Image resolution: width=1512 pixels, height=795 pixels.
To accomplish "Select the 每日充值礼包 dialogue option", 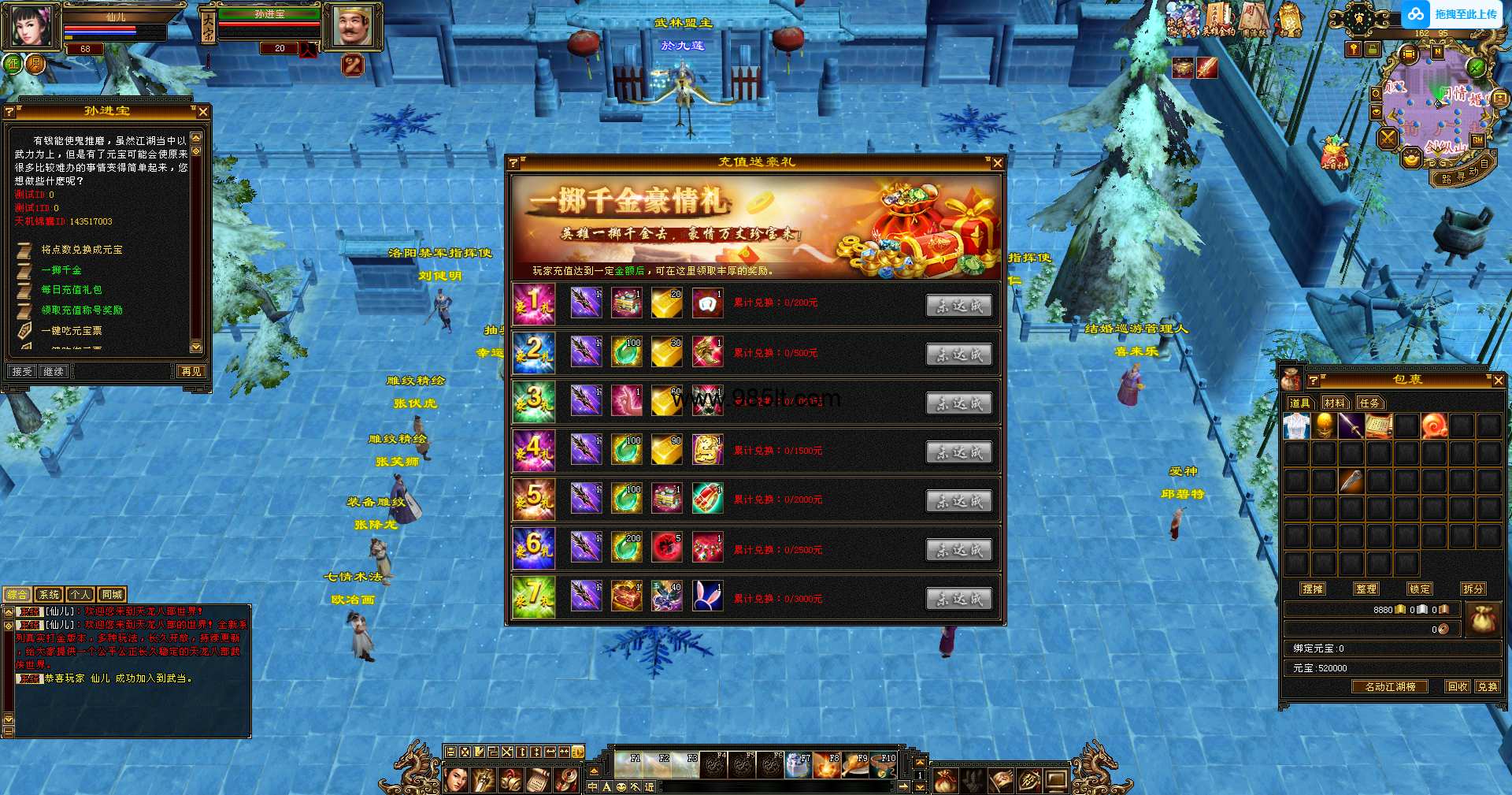I will pyautogui.click(x=72, y=290).
